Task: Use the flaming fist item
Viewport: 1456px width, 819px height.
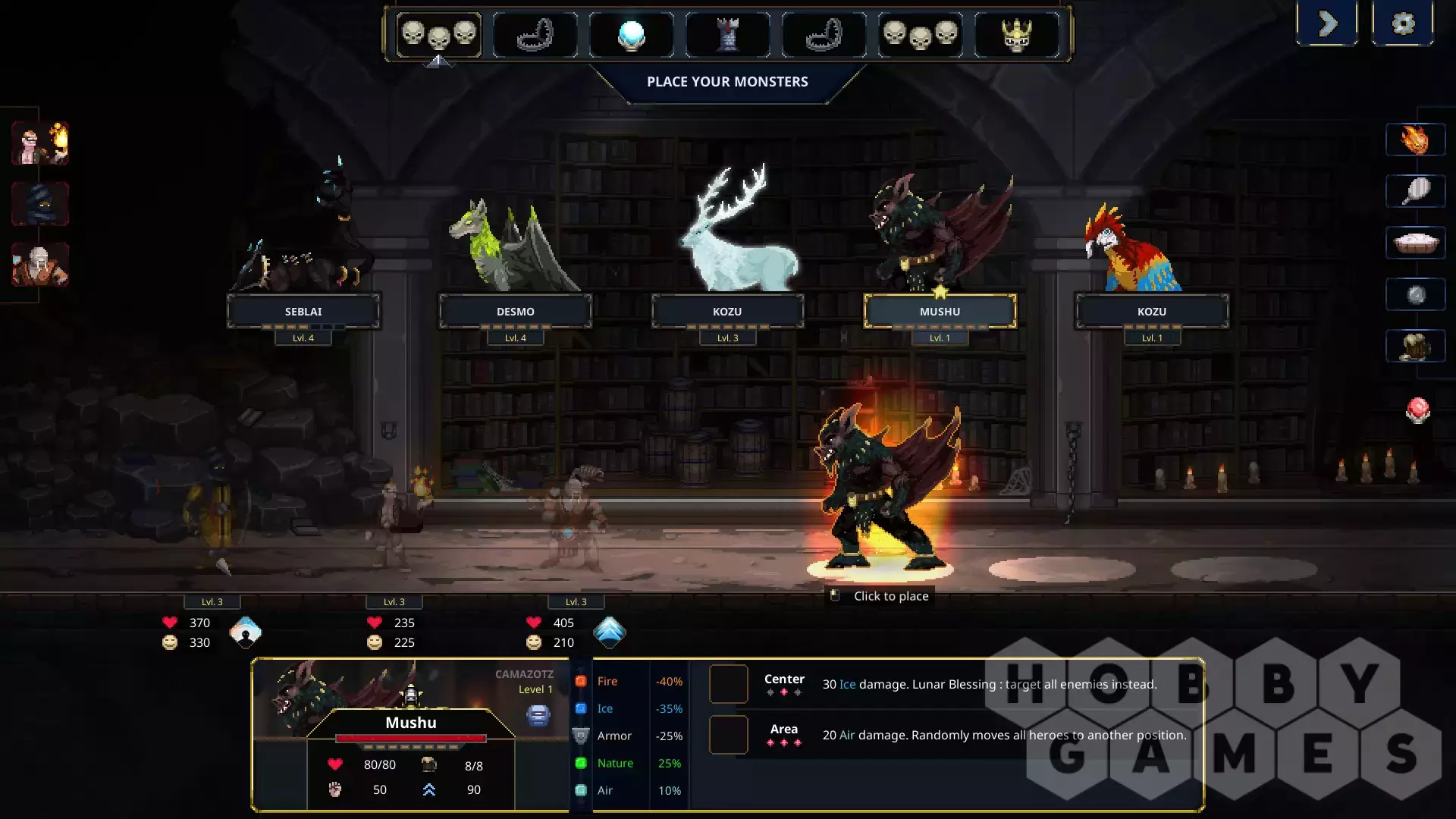Action: pyautogui.click(x=1415, y=140)
